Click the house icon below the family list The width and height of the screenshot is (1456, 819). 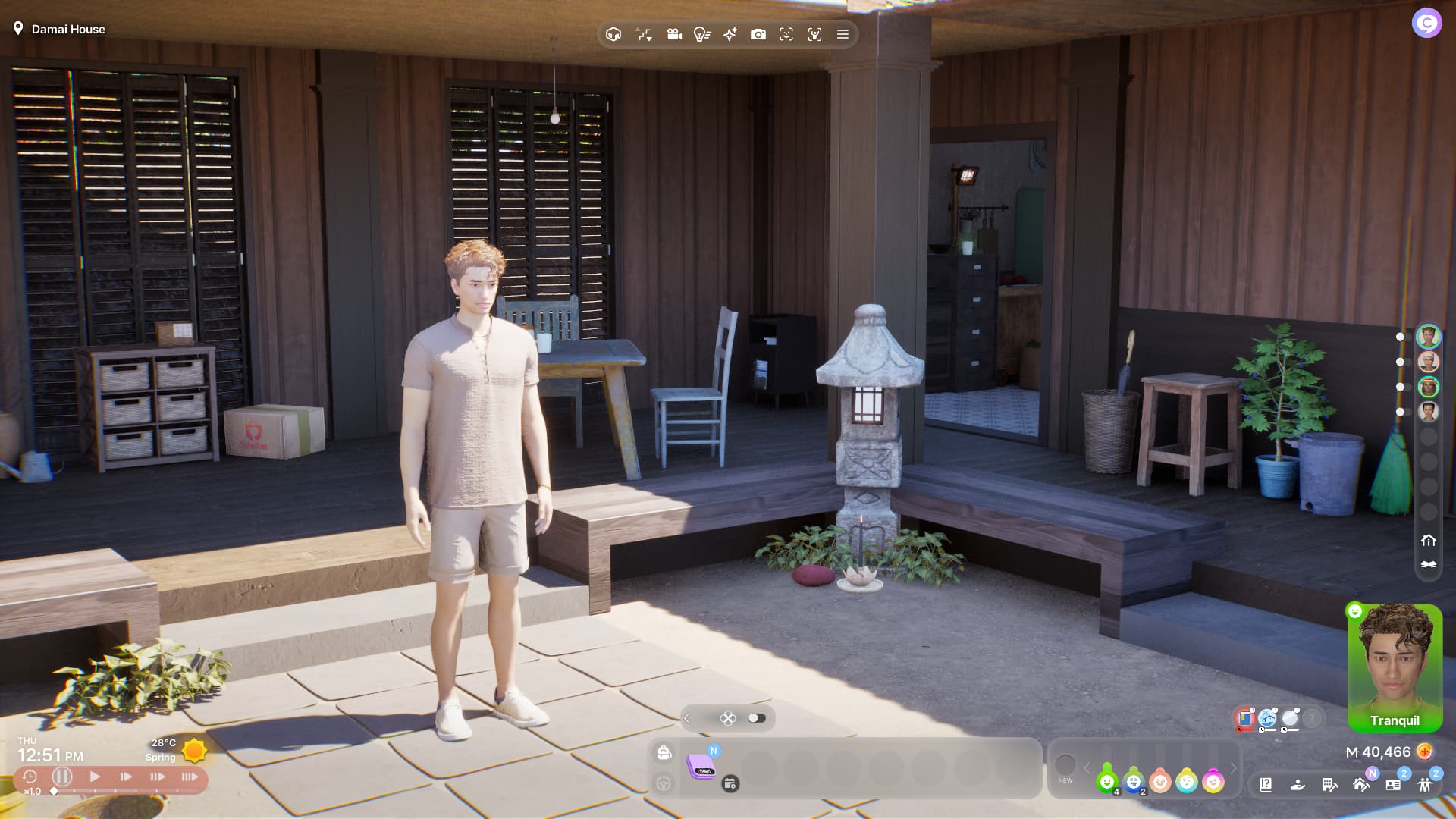1429,541
